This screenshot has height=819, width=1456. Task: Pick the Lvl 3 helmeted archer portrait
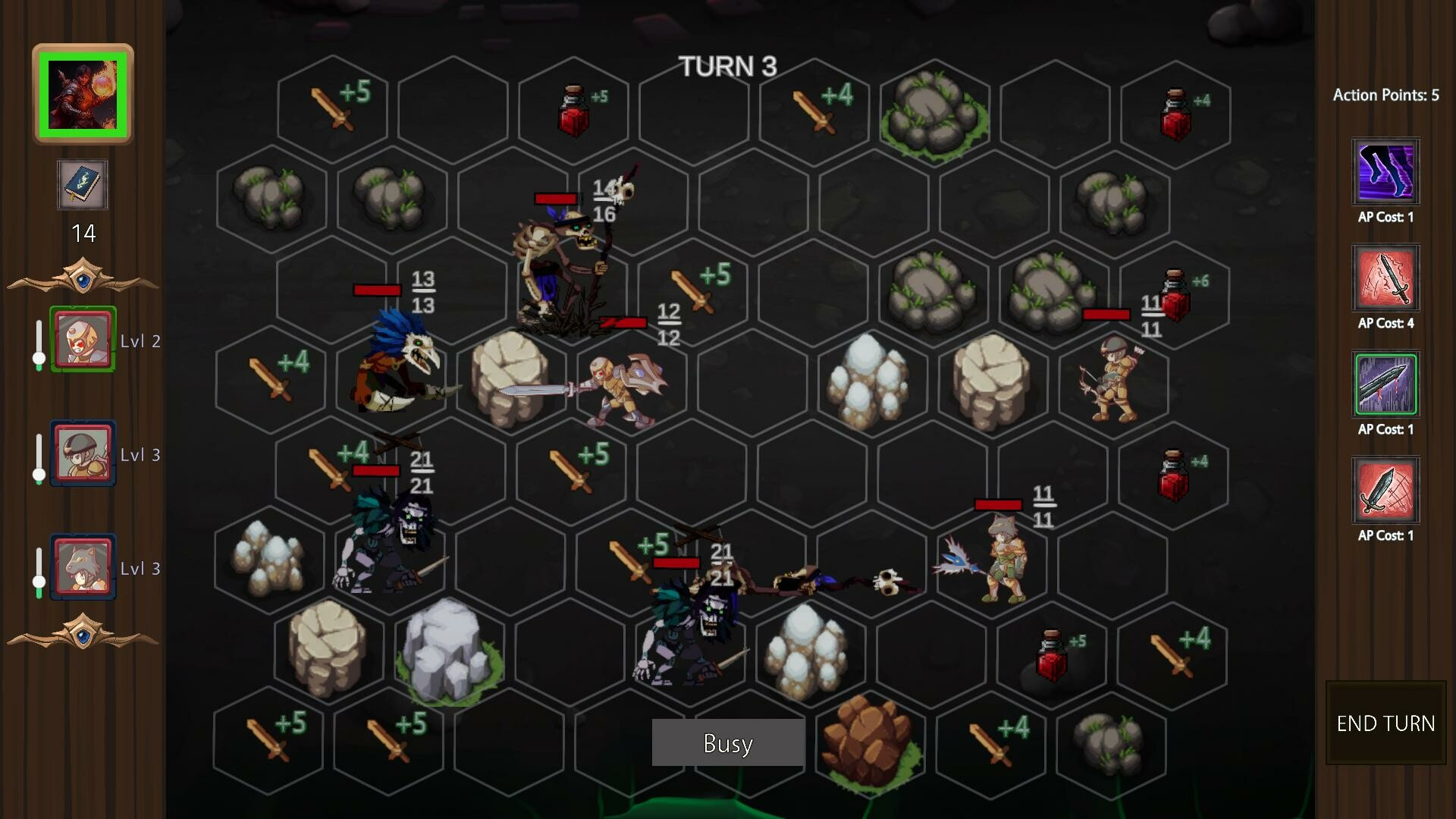(x=83, y=453)
